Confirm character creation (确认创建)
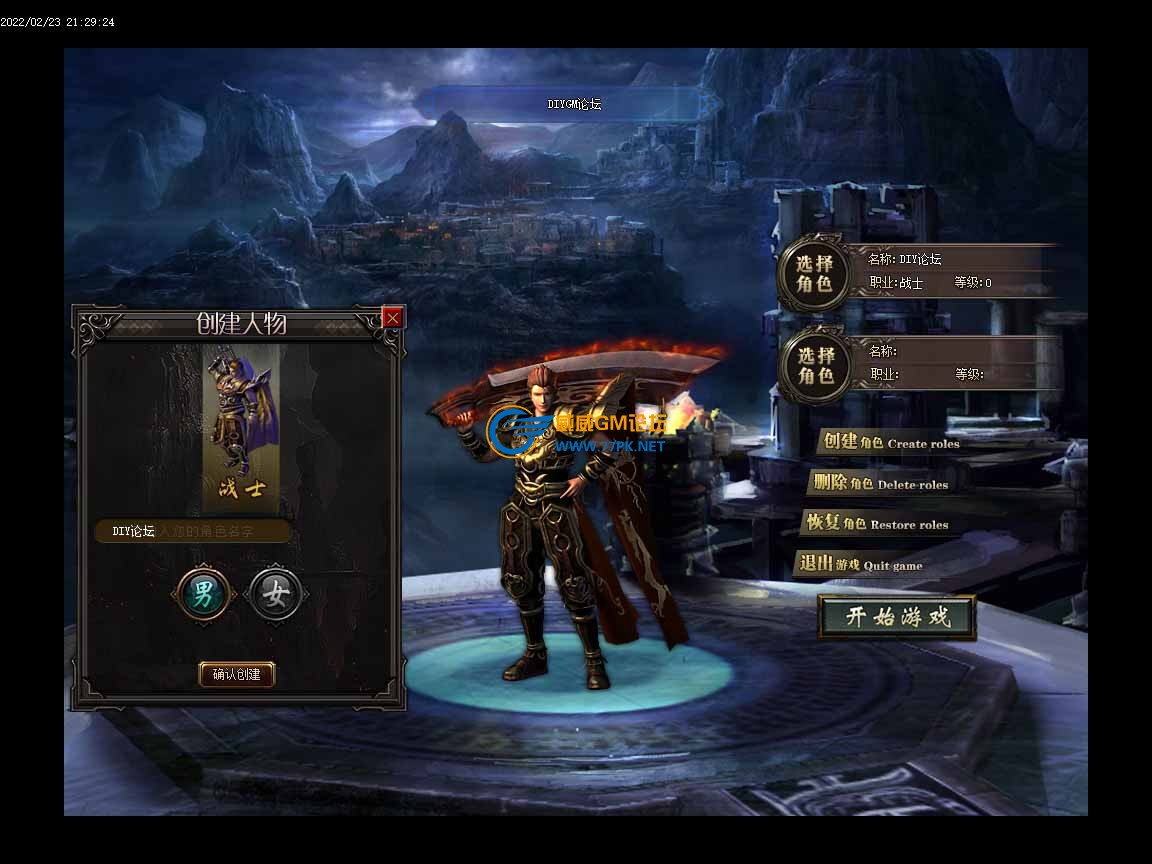1152x864 pixels. pos(237,675)
